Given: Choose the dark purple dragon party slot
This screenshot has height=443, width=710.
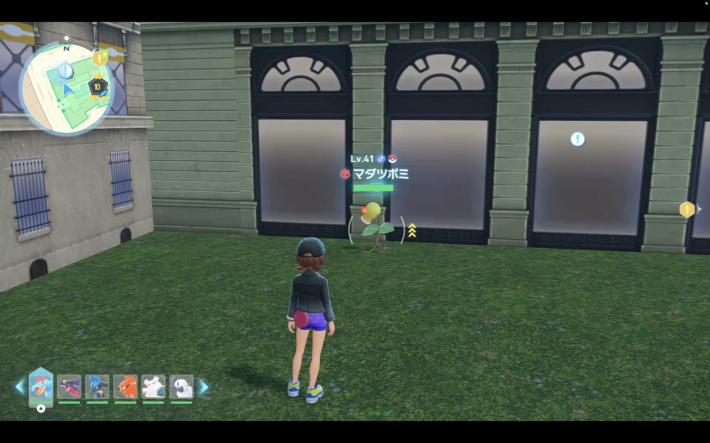Looking at the screenshot, I should pyautogui.click(x=69, y=386).
